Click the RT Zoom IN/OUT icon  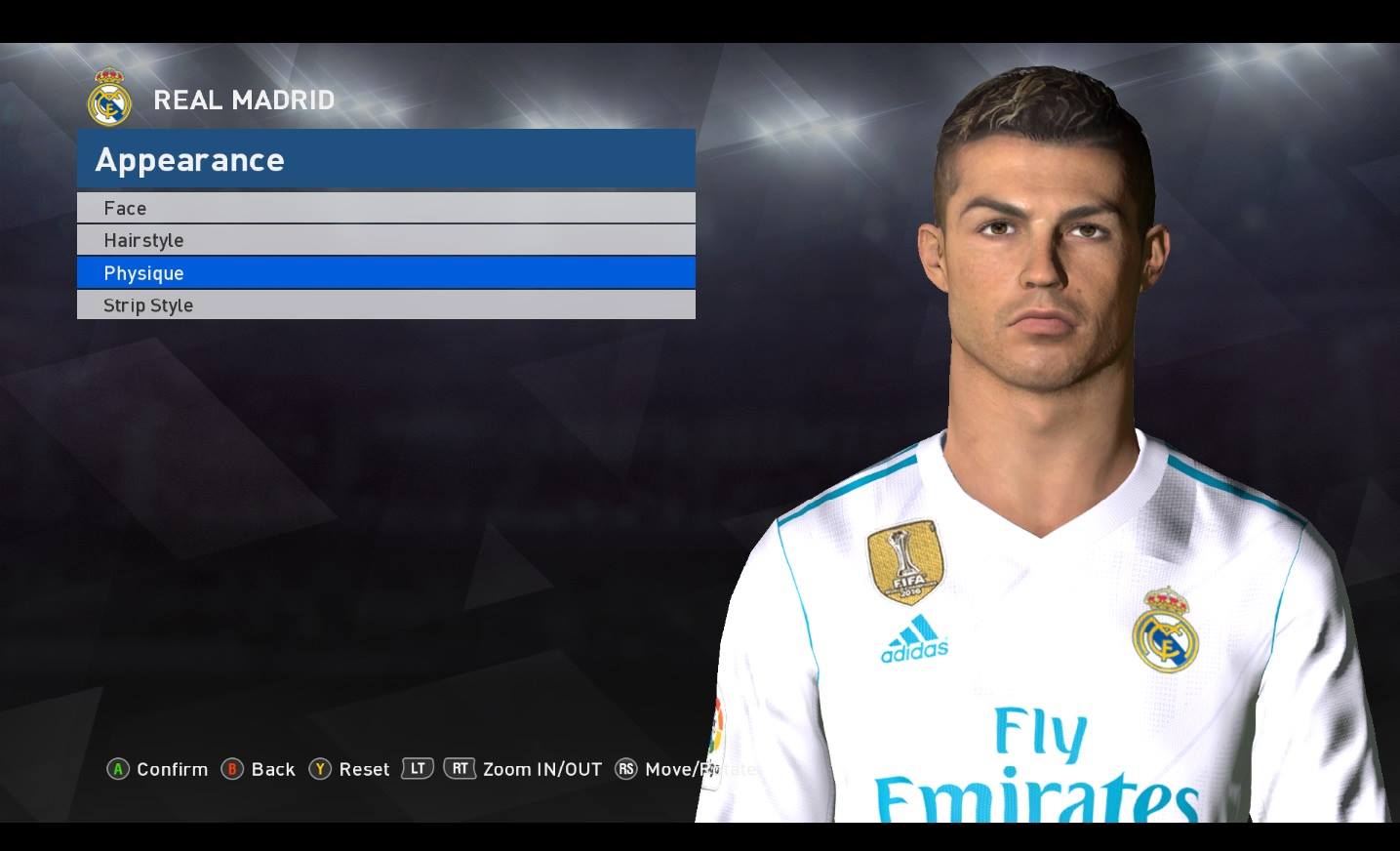(x=459, y=768)
